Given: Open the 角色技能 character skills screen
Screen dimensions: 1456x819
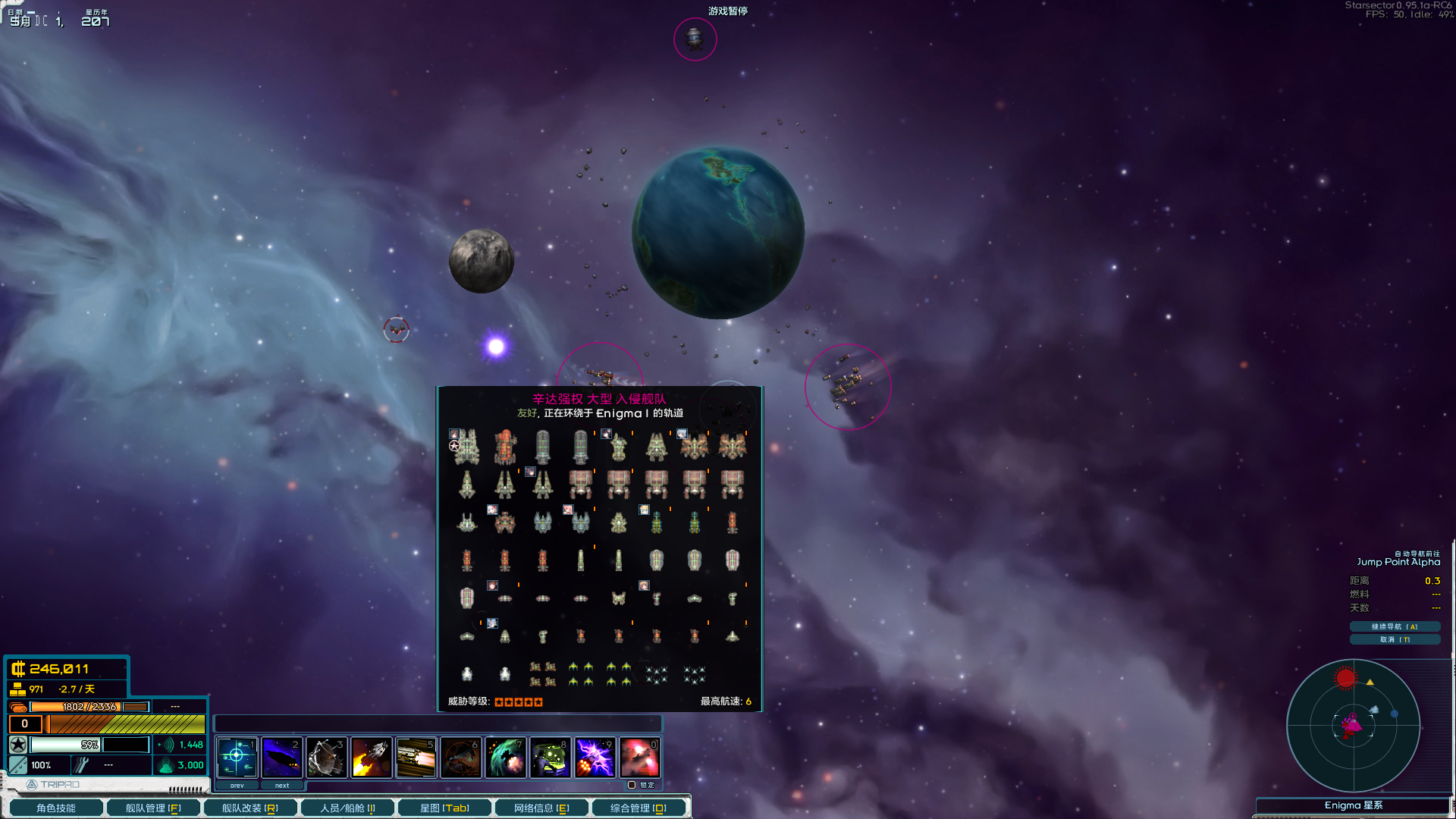Looking at the screenshot, I should 56,808.
